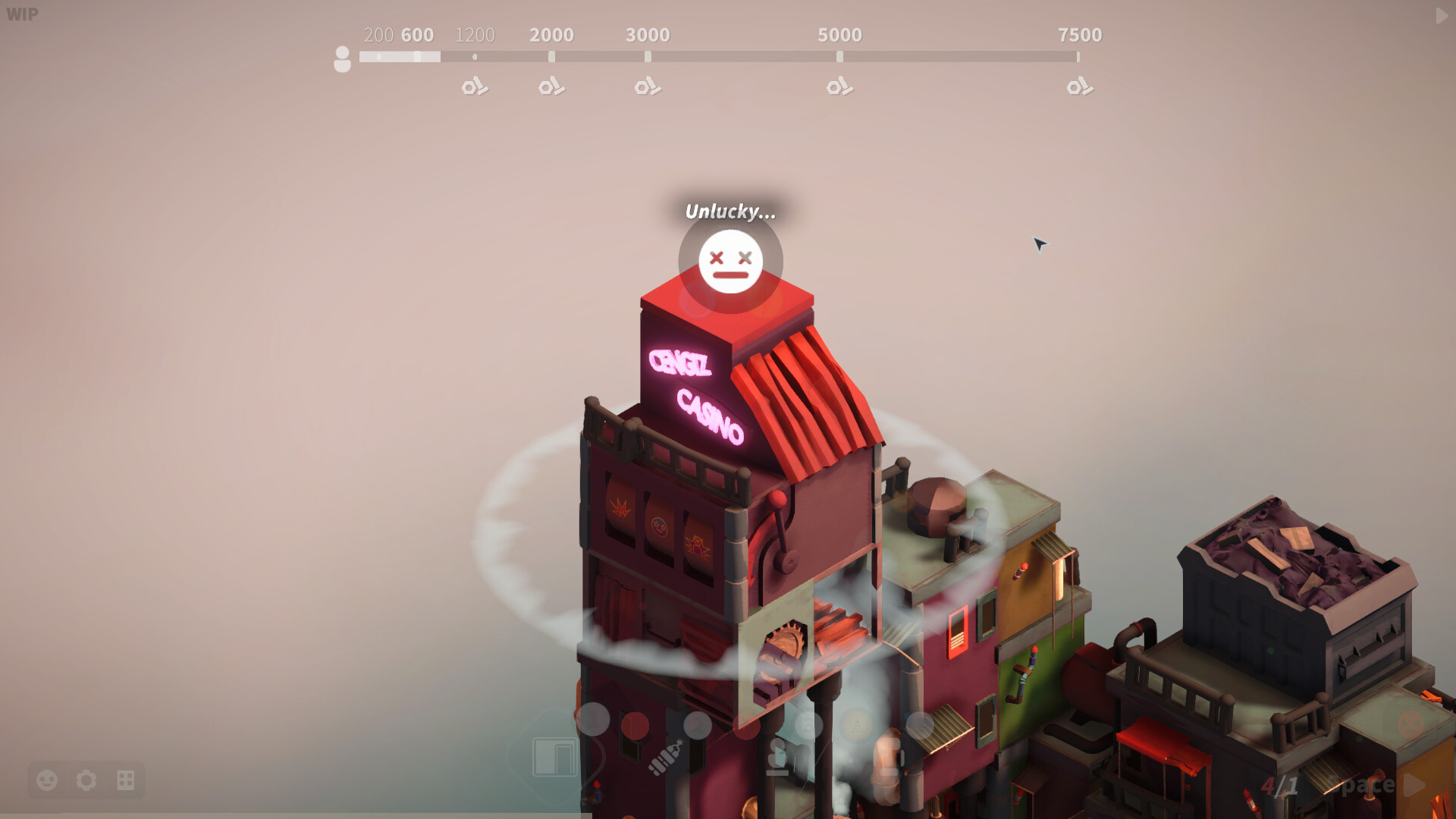Click the 4/1 counter near Space
This screenshot has width=1456, height=819.
pos(1280,785)
